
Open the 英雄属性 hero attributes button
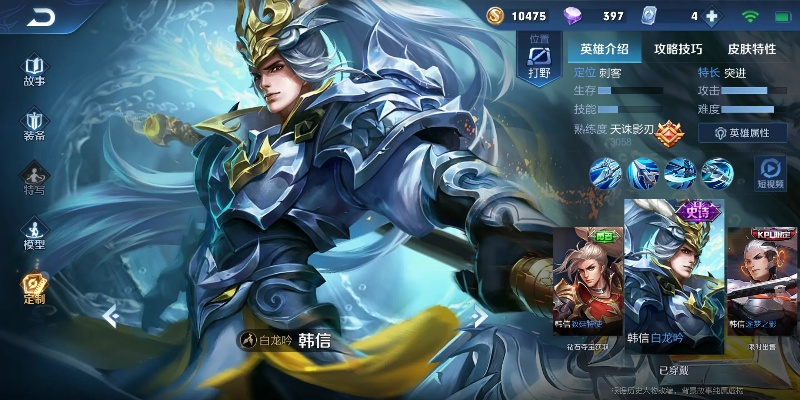click(749, 132)
